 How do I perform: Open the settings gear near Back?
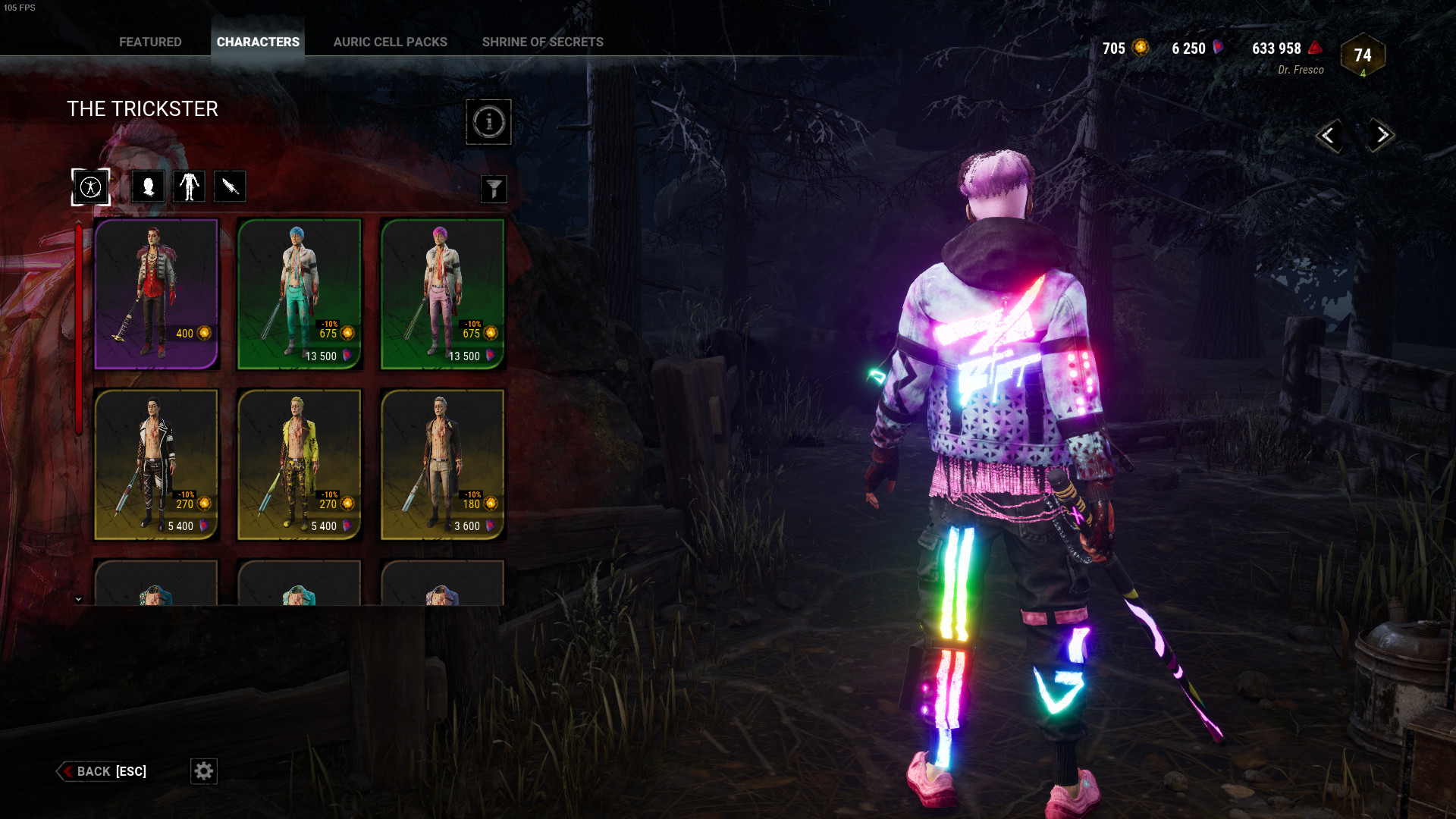click(x=203, y=771)
